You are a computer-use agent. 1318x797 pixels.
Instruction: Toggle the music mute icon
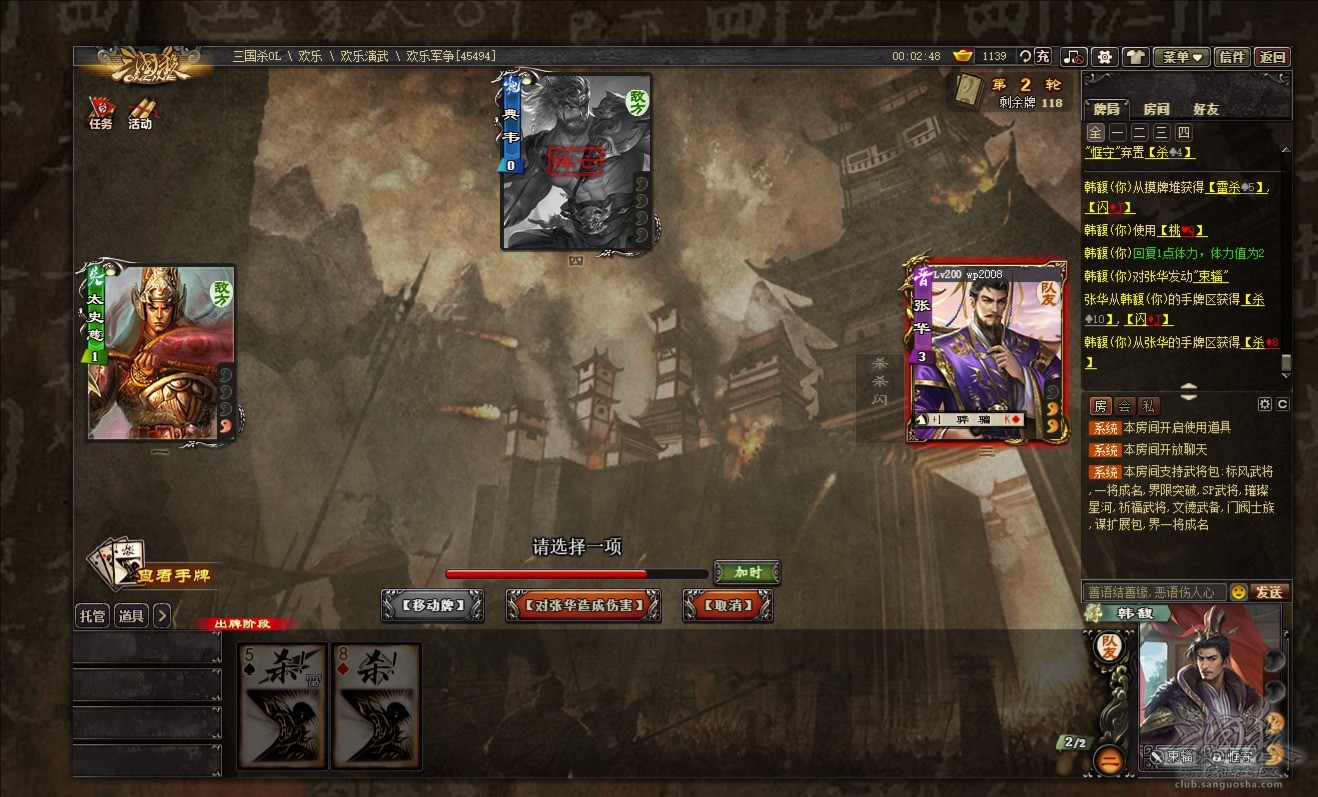[1073, 57]
